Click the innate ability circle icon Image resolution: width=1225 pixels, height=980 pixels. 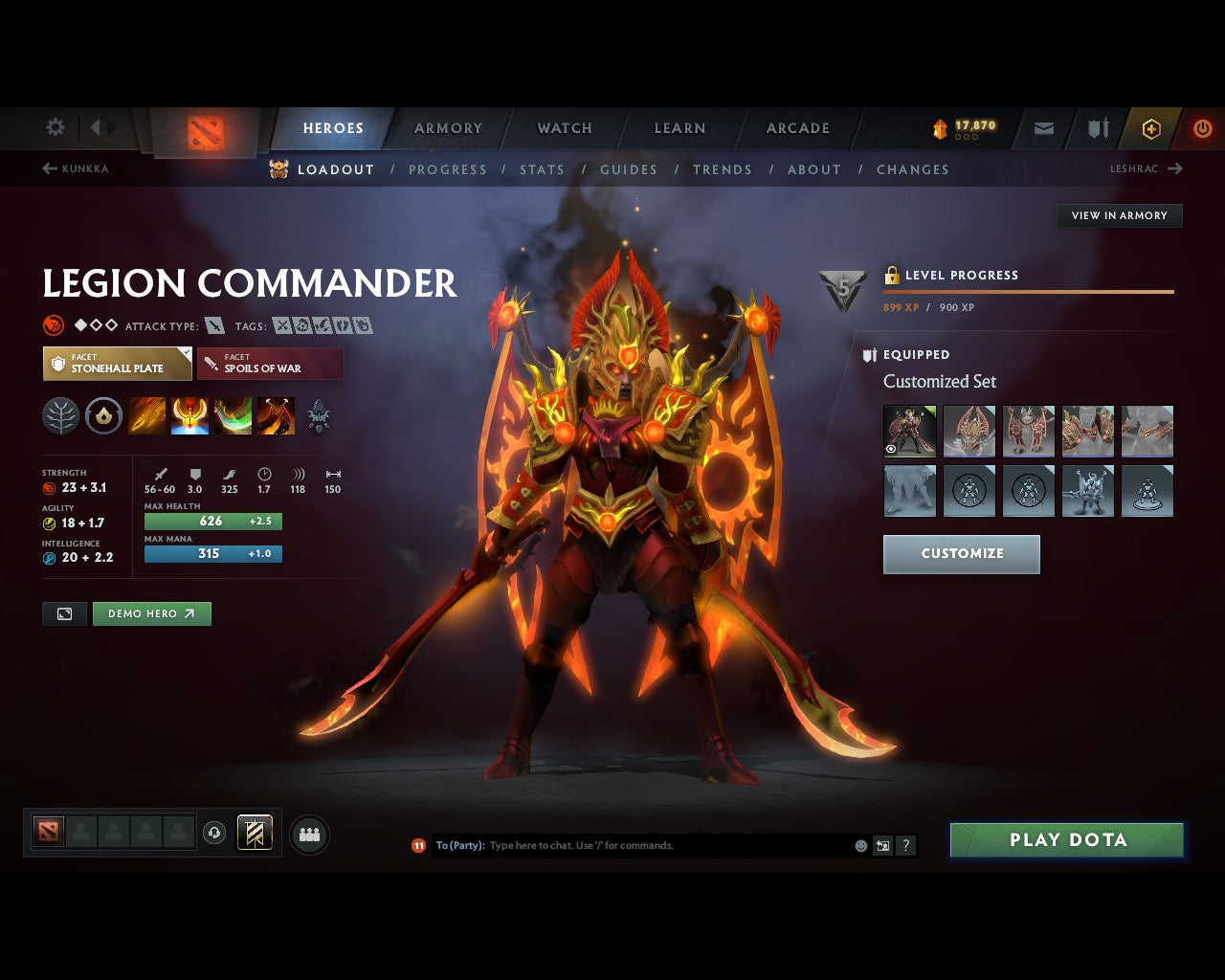tap(103, 415)
